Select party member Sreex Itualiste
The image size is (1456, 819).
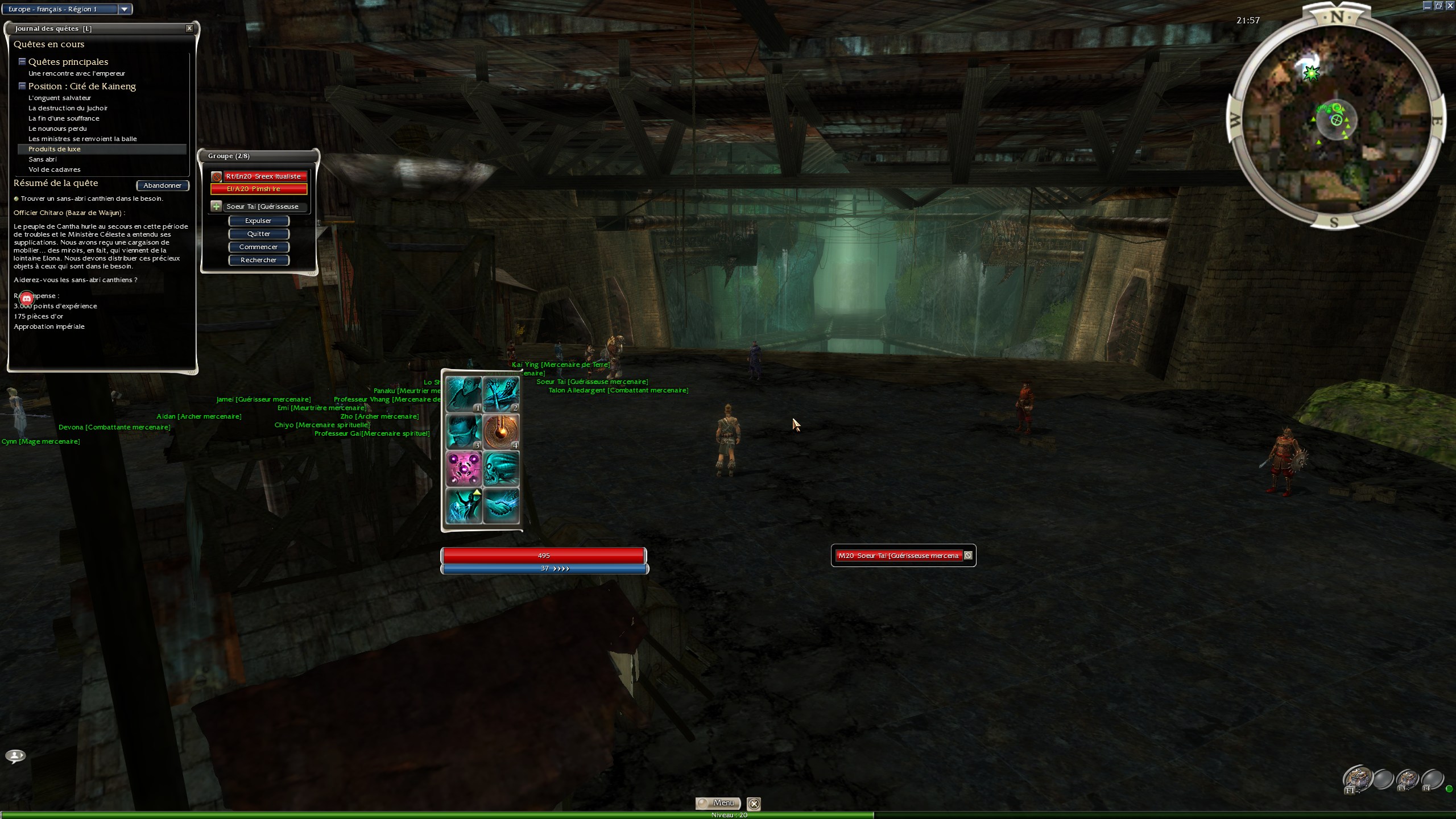tap(263, 176)
